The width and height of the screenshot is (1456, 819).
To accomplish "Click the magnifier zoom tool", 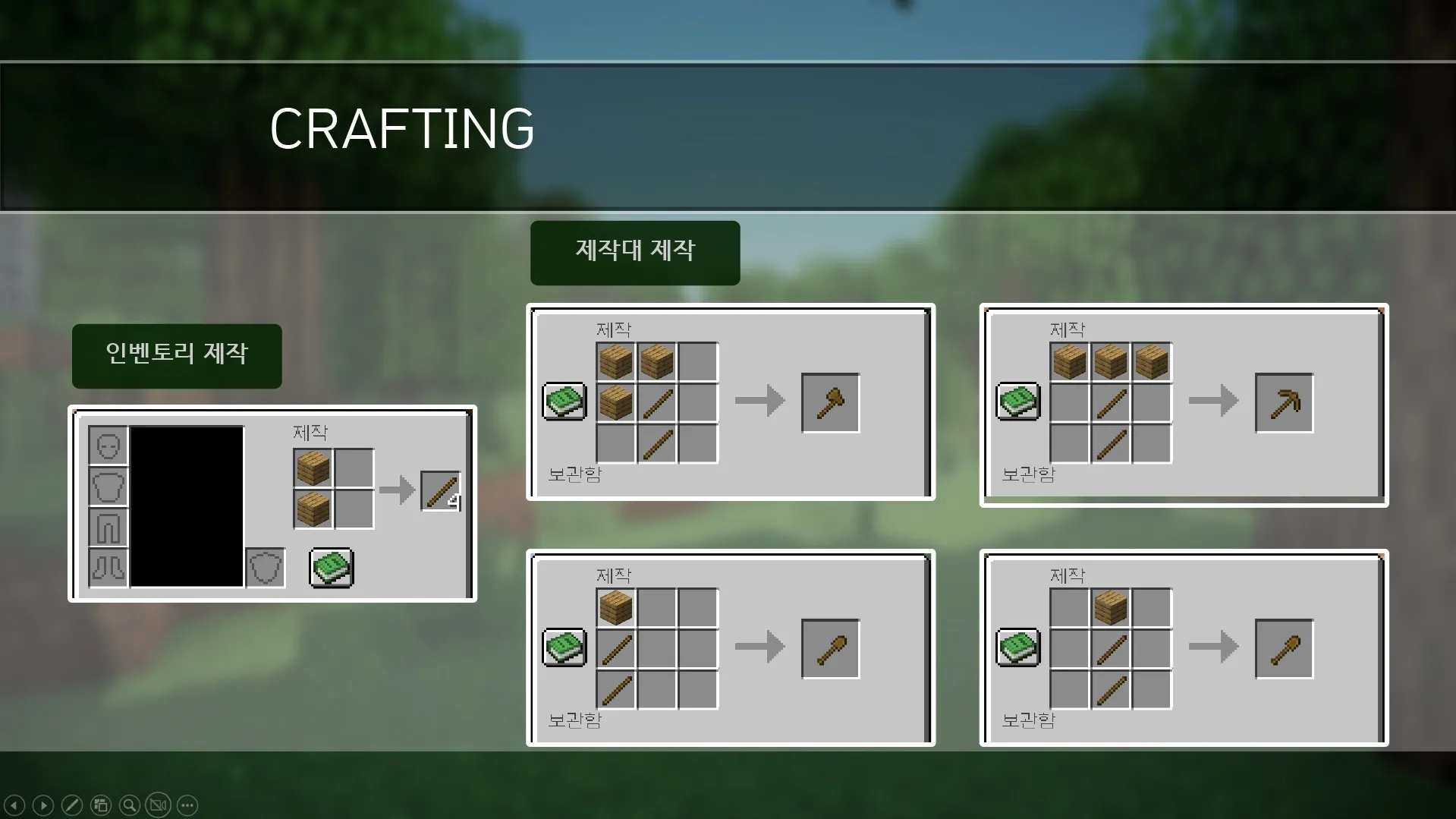I will point(128,805).
